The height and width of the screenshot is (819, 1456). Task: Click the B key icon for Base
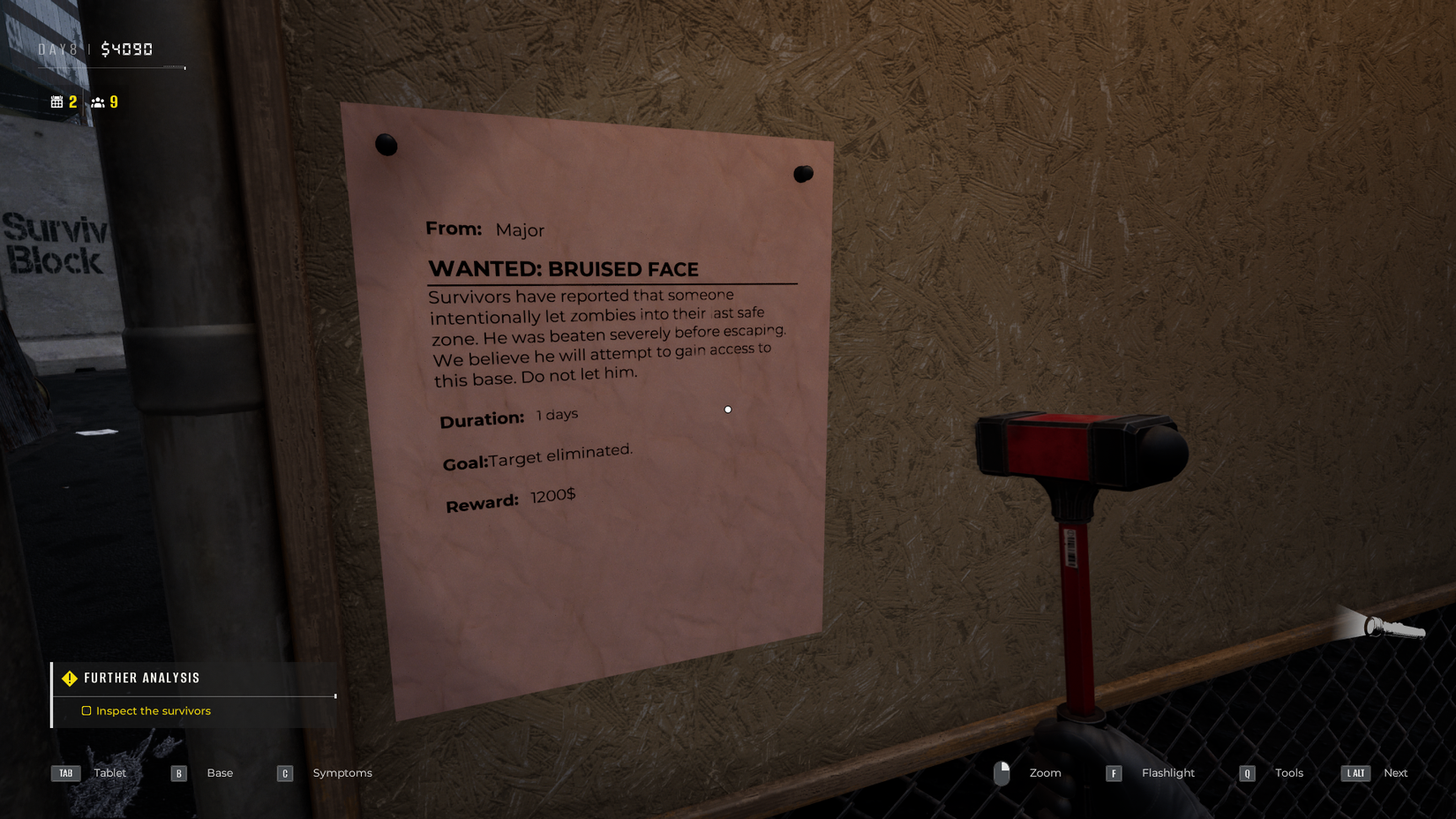[x=178, y=772]
